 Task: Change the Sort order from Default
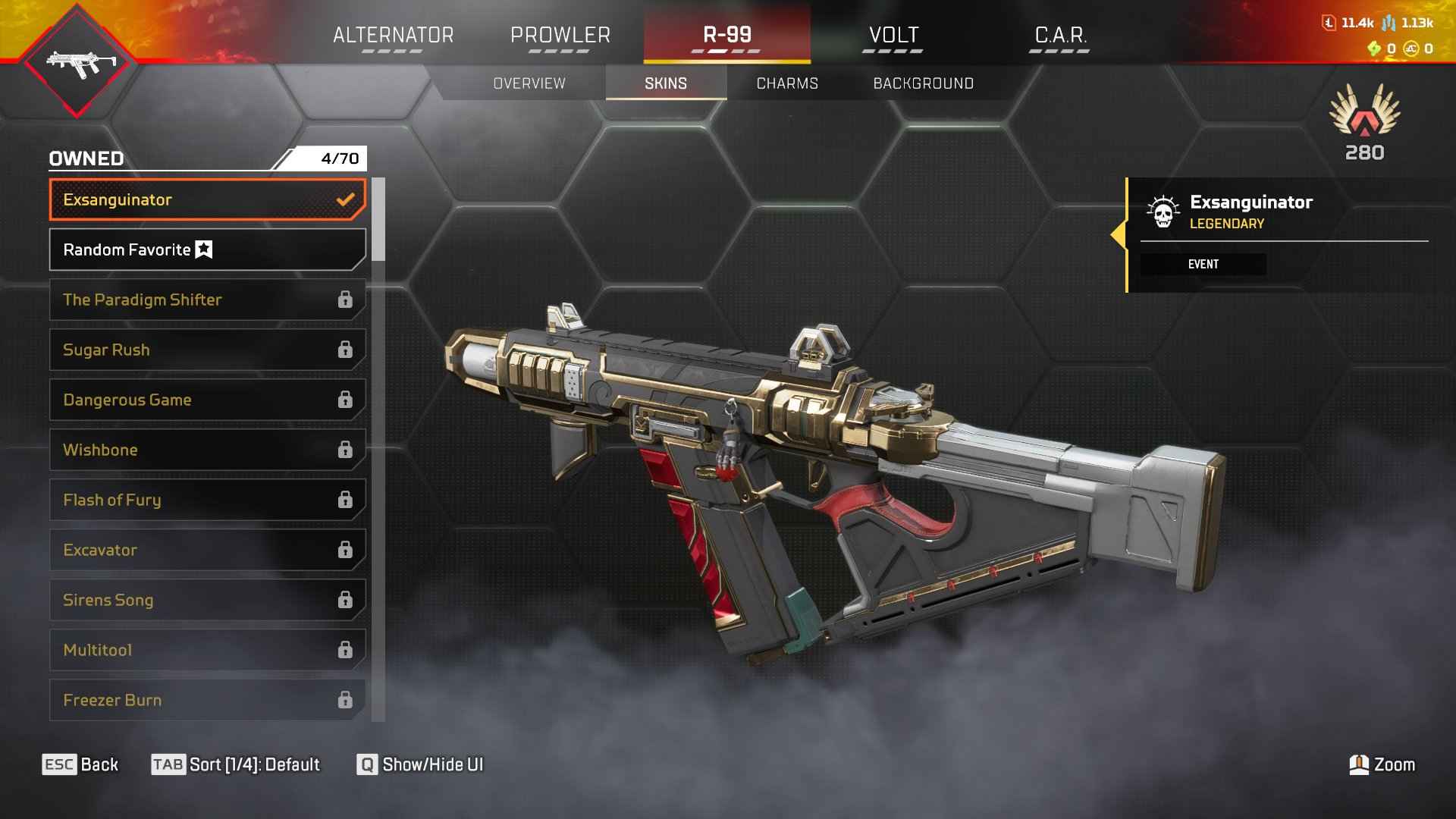[x=236, y=764]
